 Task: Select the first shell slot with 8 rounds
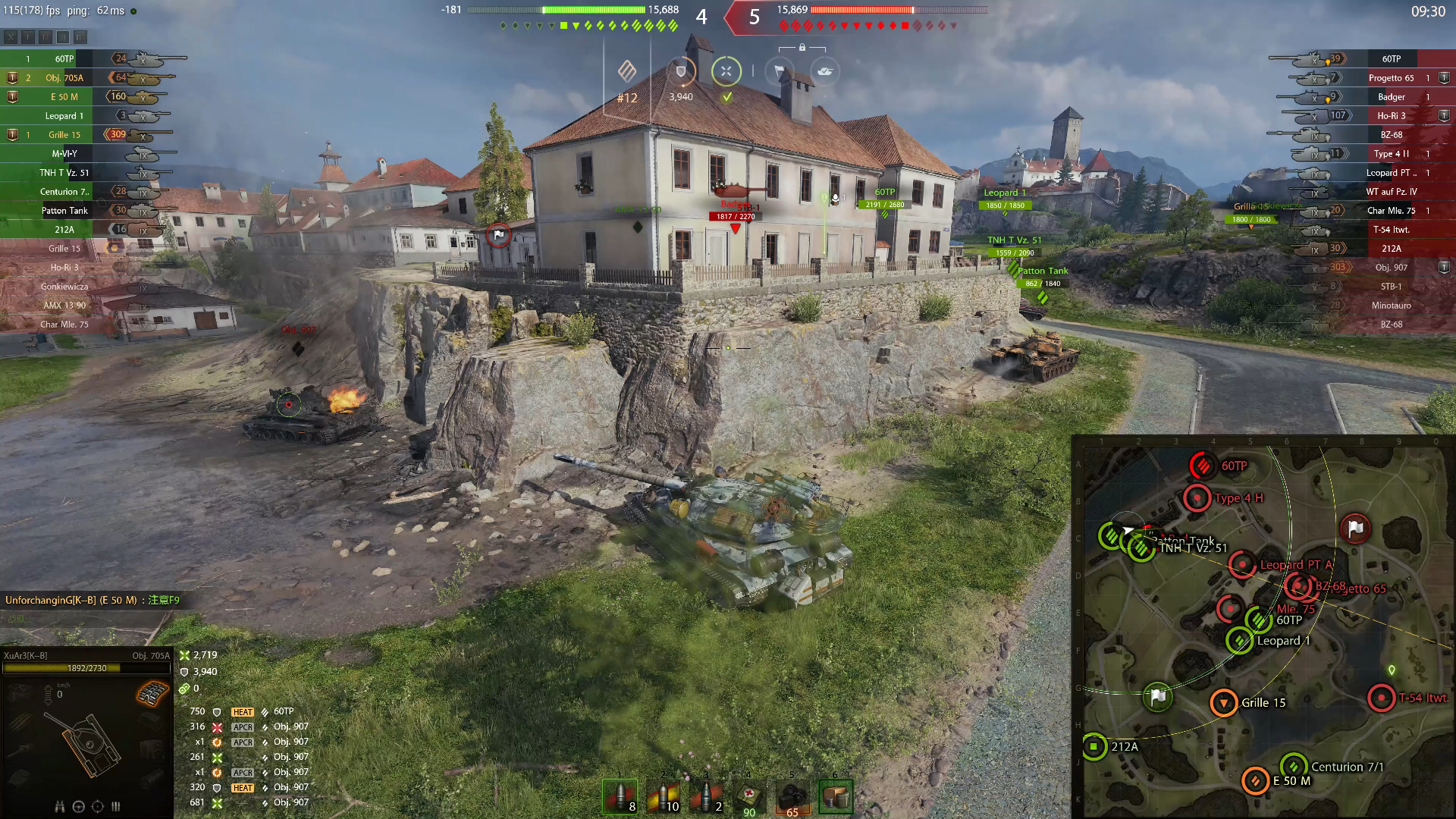pos(620,796)
